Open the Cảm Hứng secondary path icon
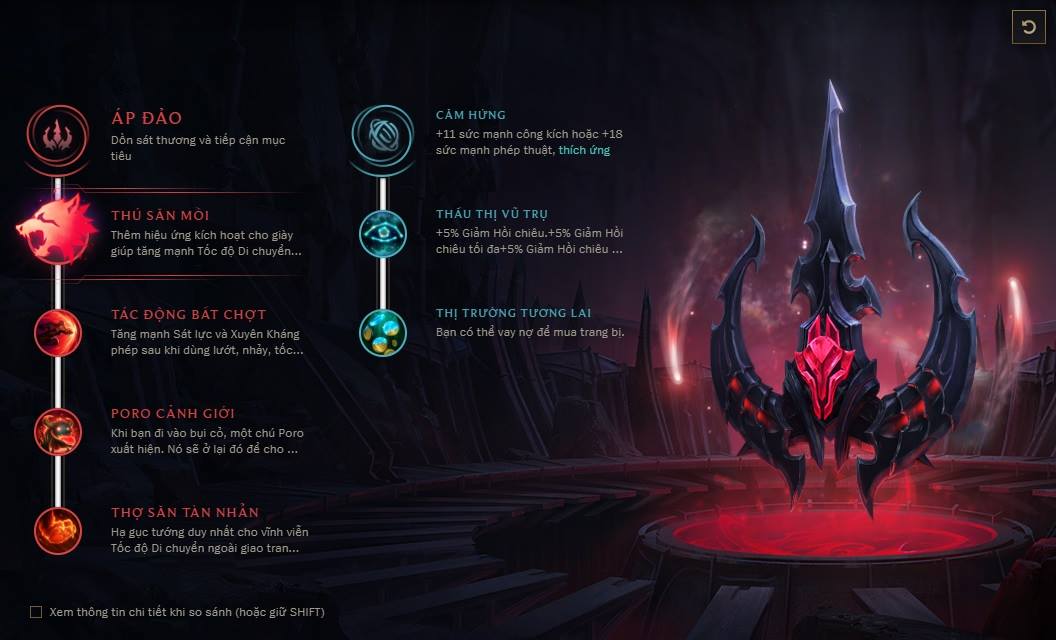1056x640 pixels. 382,134
